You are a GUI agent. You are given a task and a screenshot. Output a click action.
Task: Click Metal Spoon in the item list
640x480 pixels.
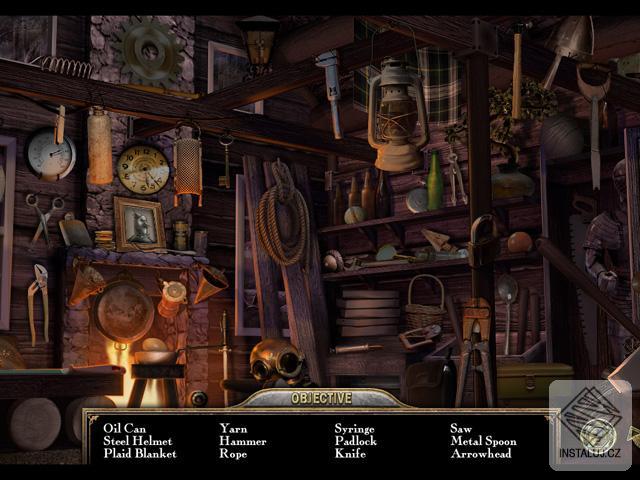[x=483, y=441]
